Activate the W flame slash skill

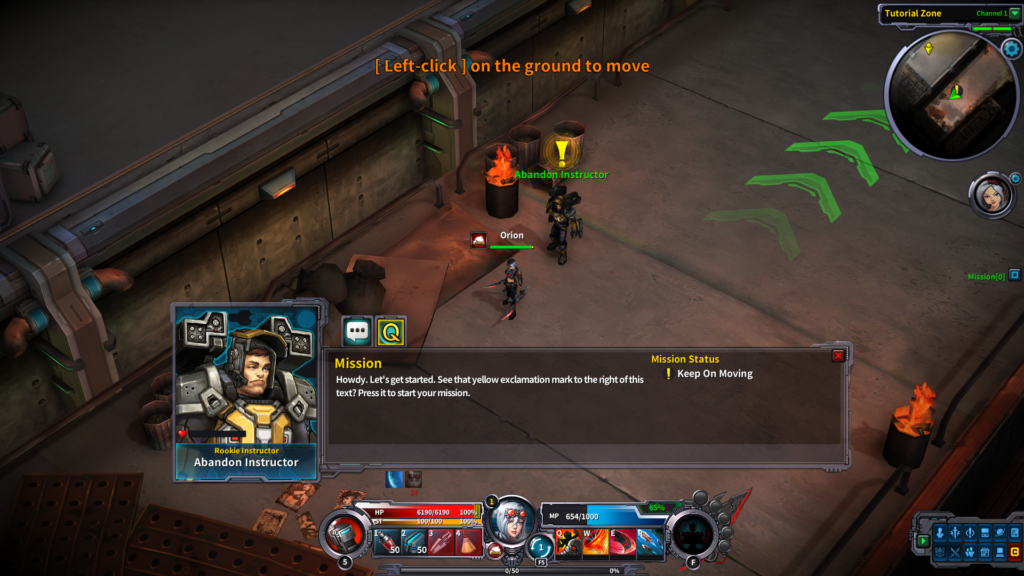coord(597,542)
